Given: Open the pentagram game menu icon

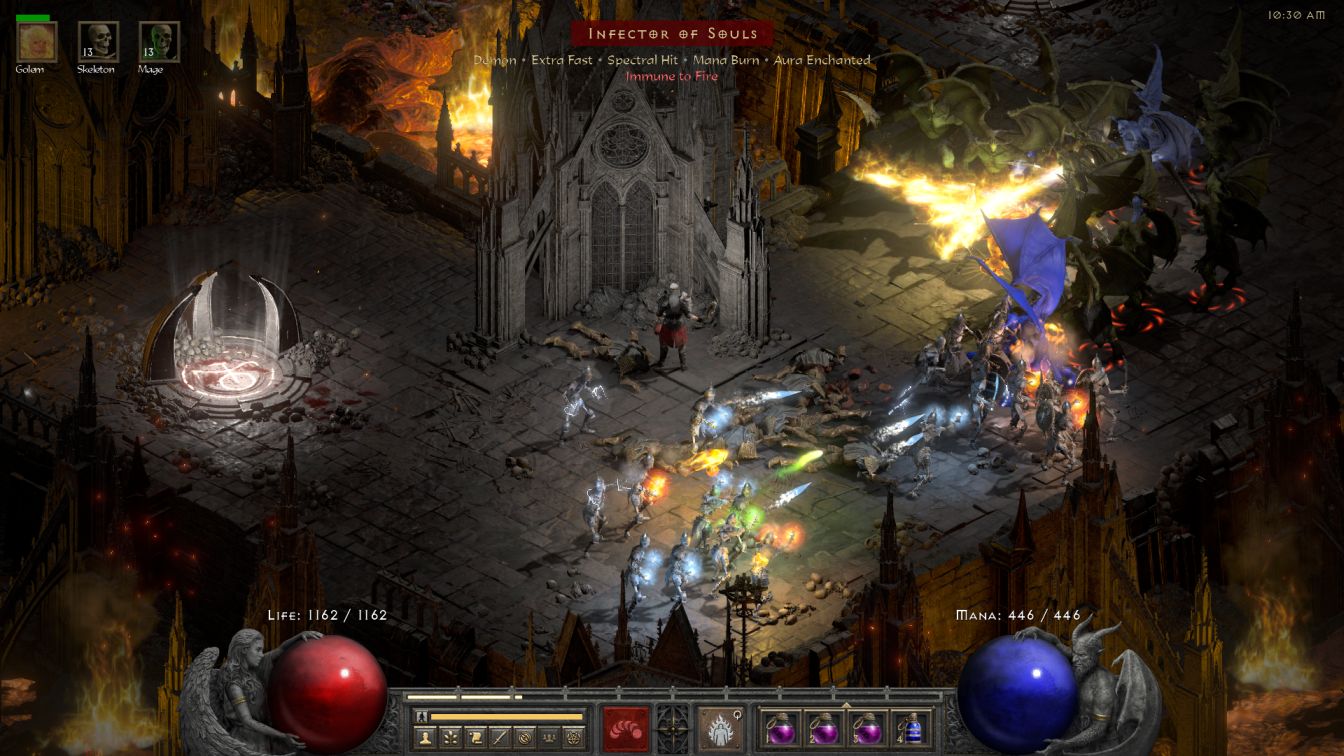Looking at the screenshot, I should (573, 737).
